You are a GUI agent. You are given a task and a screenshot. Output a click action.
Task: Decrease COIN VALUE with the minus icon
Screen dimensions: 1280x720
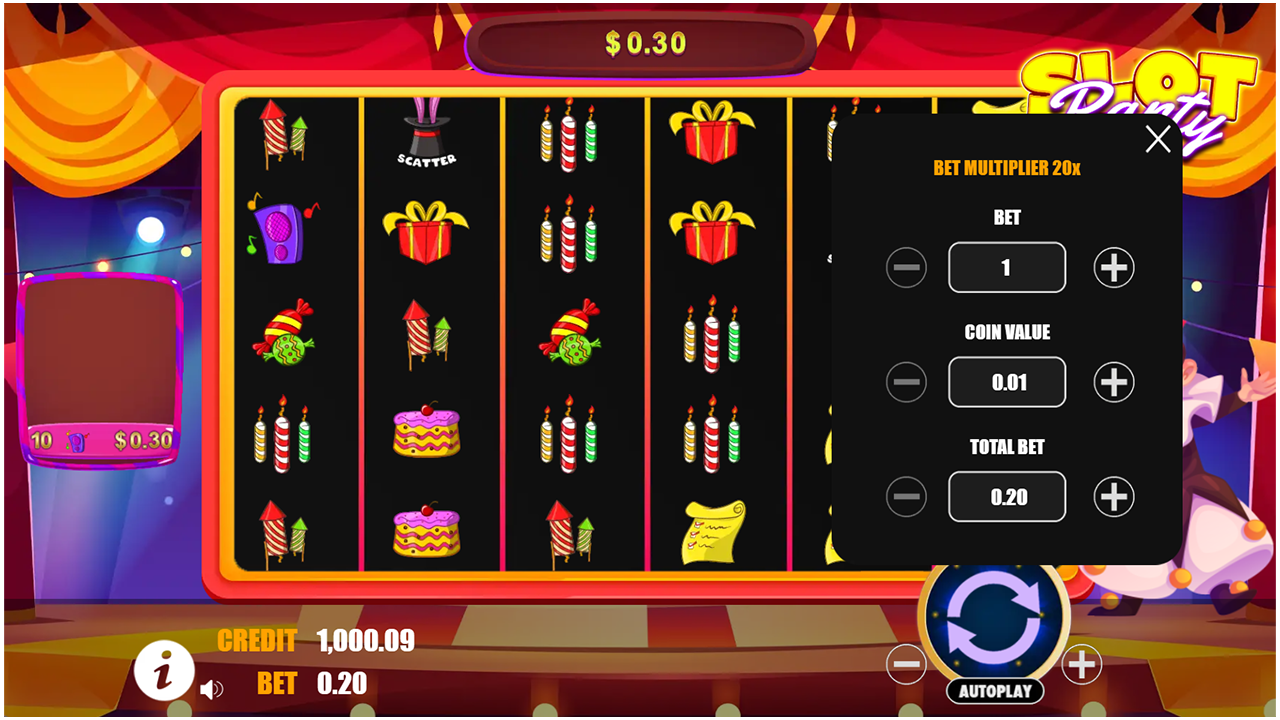click(906, 382)
